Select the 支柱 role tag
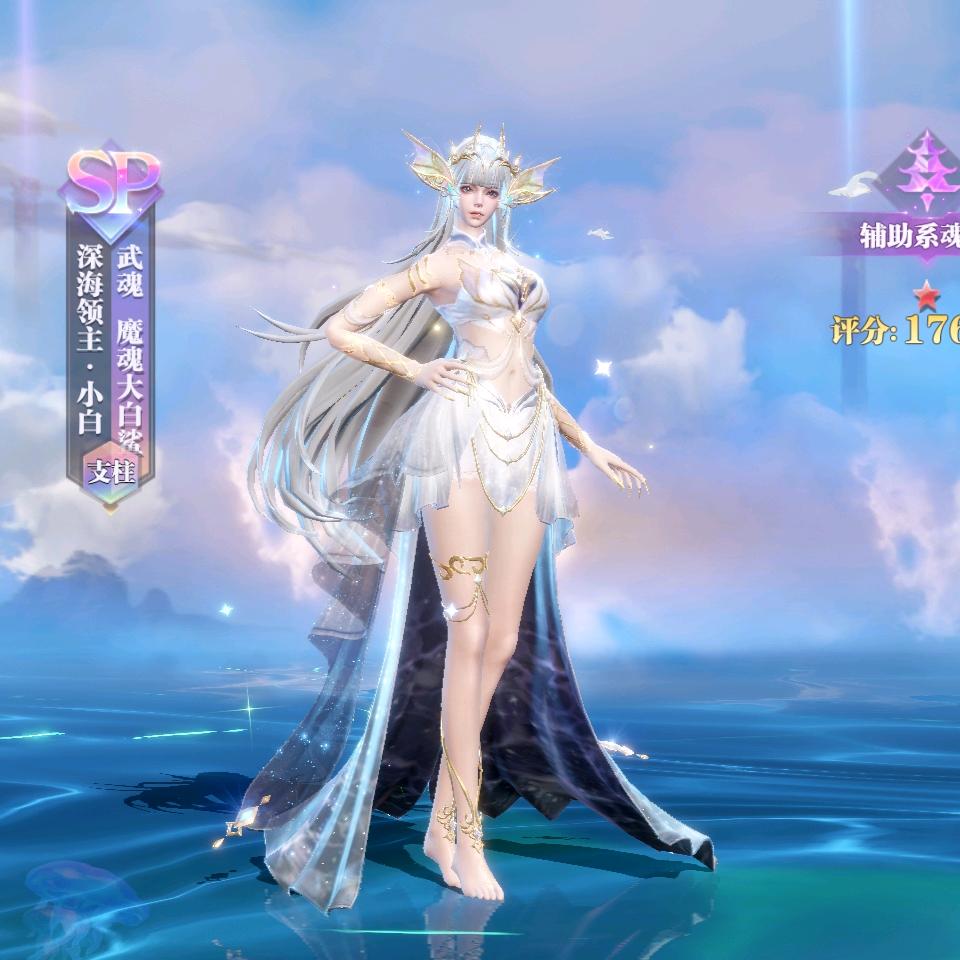 (111, 472)
